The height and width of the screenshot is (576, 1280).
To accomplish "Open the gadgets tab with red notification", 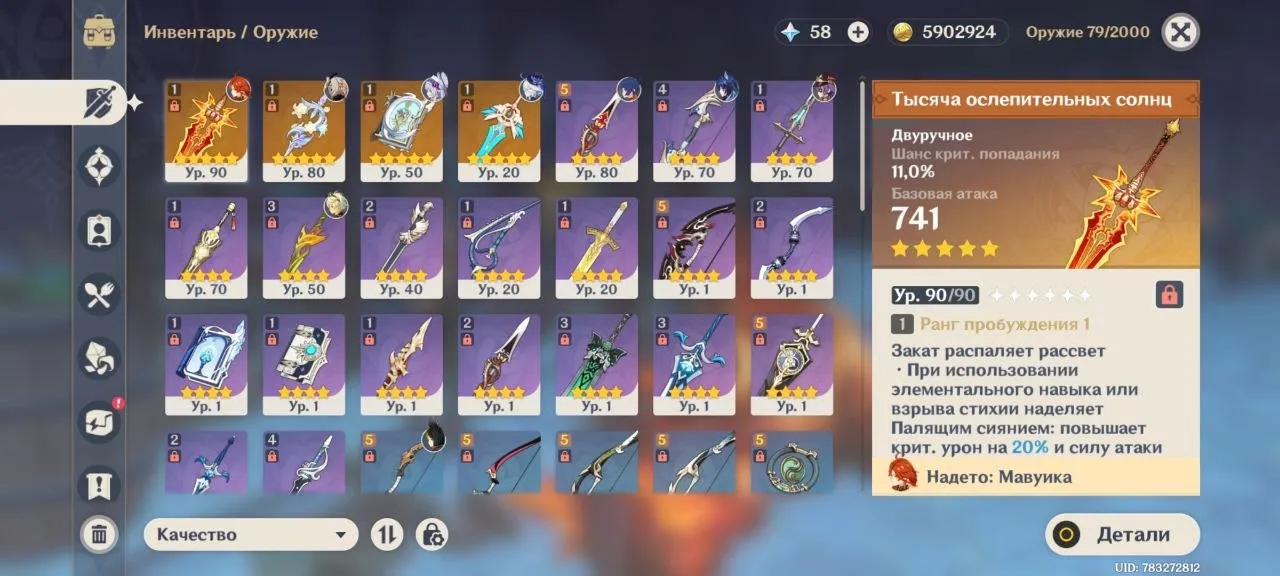I will [99, 422].
